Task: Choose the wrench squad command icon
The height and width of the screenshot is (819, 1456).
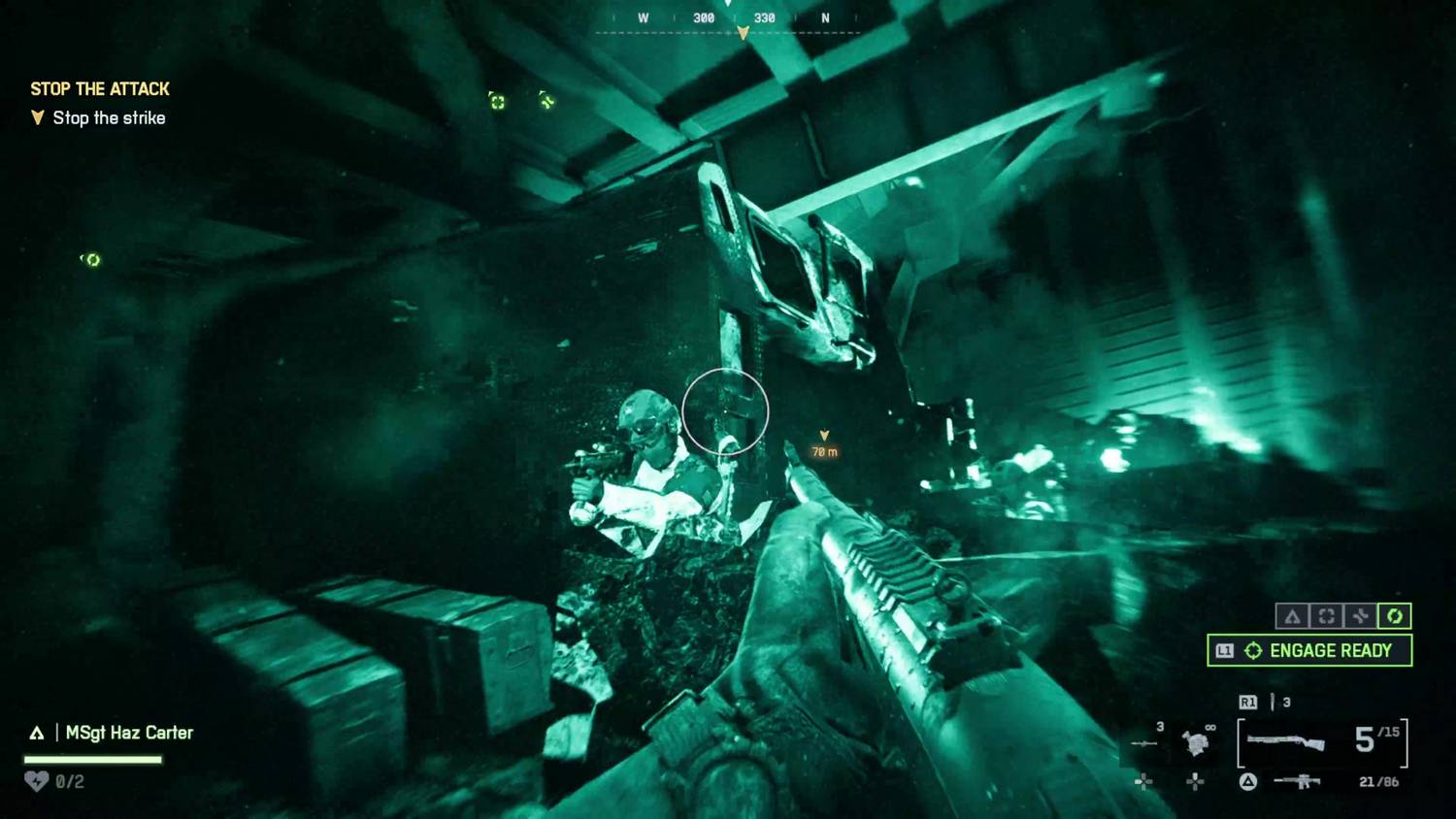Action: click(x=1360, y=616)
